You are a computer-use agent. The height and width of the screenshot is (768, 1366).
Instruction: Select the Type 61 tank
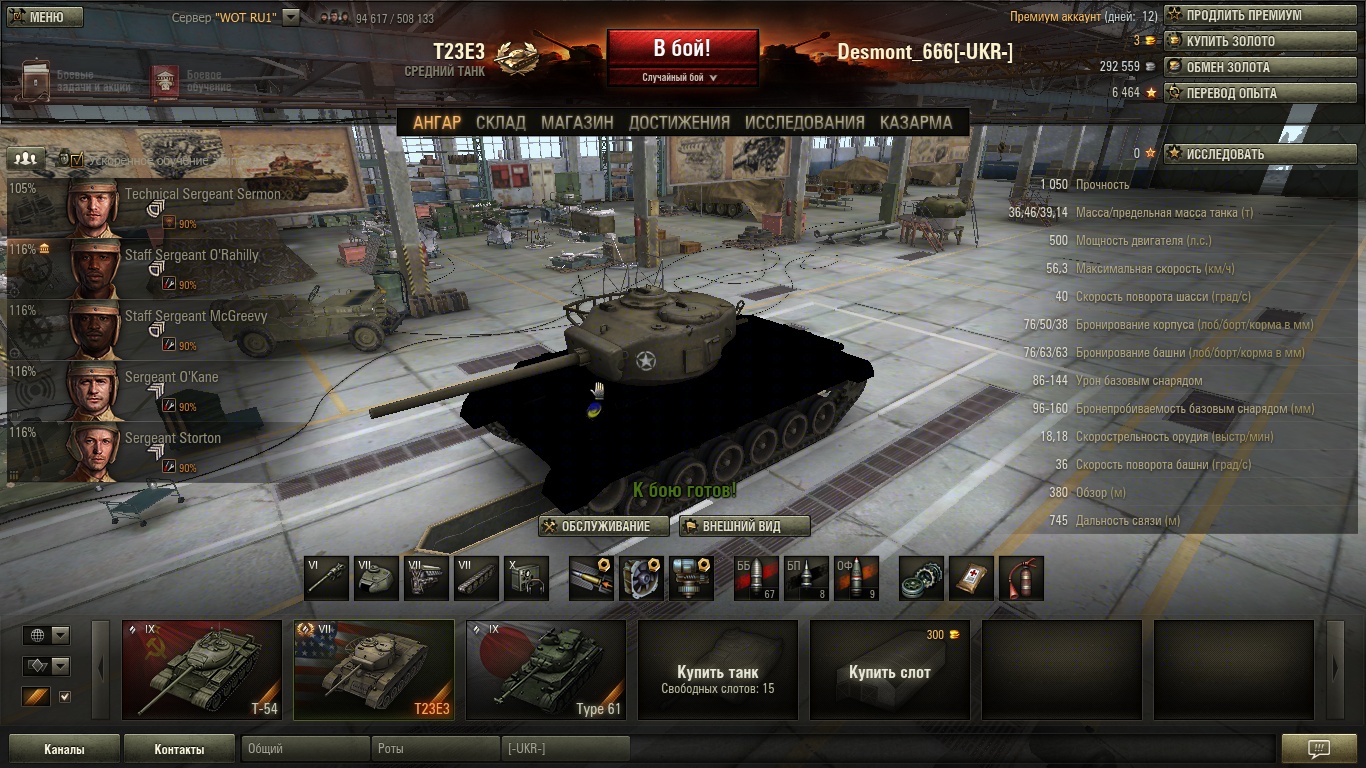pyautogui.click(x=546, y=669)
